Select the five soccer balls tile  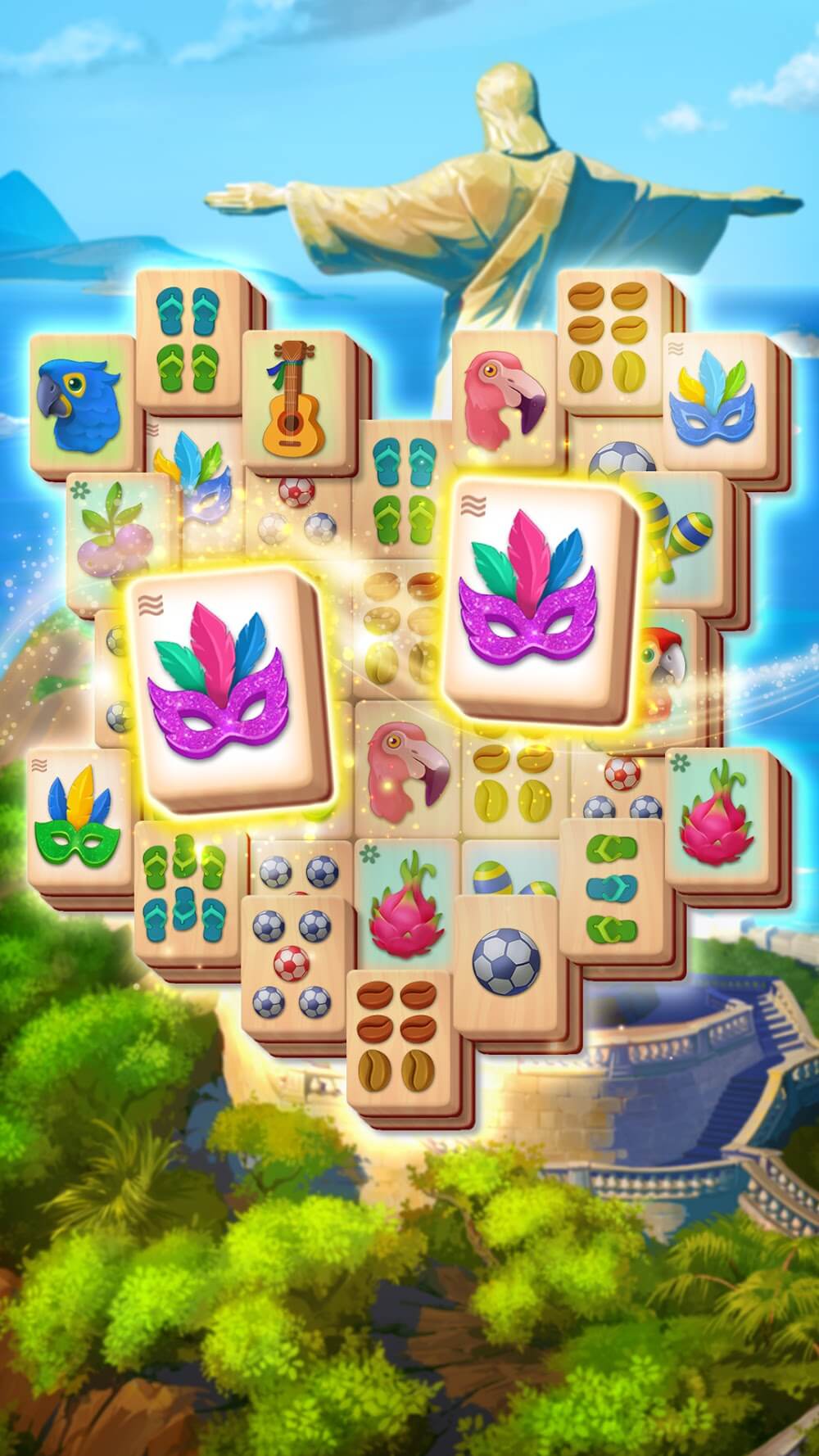[x=292, y=965]
